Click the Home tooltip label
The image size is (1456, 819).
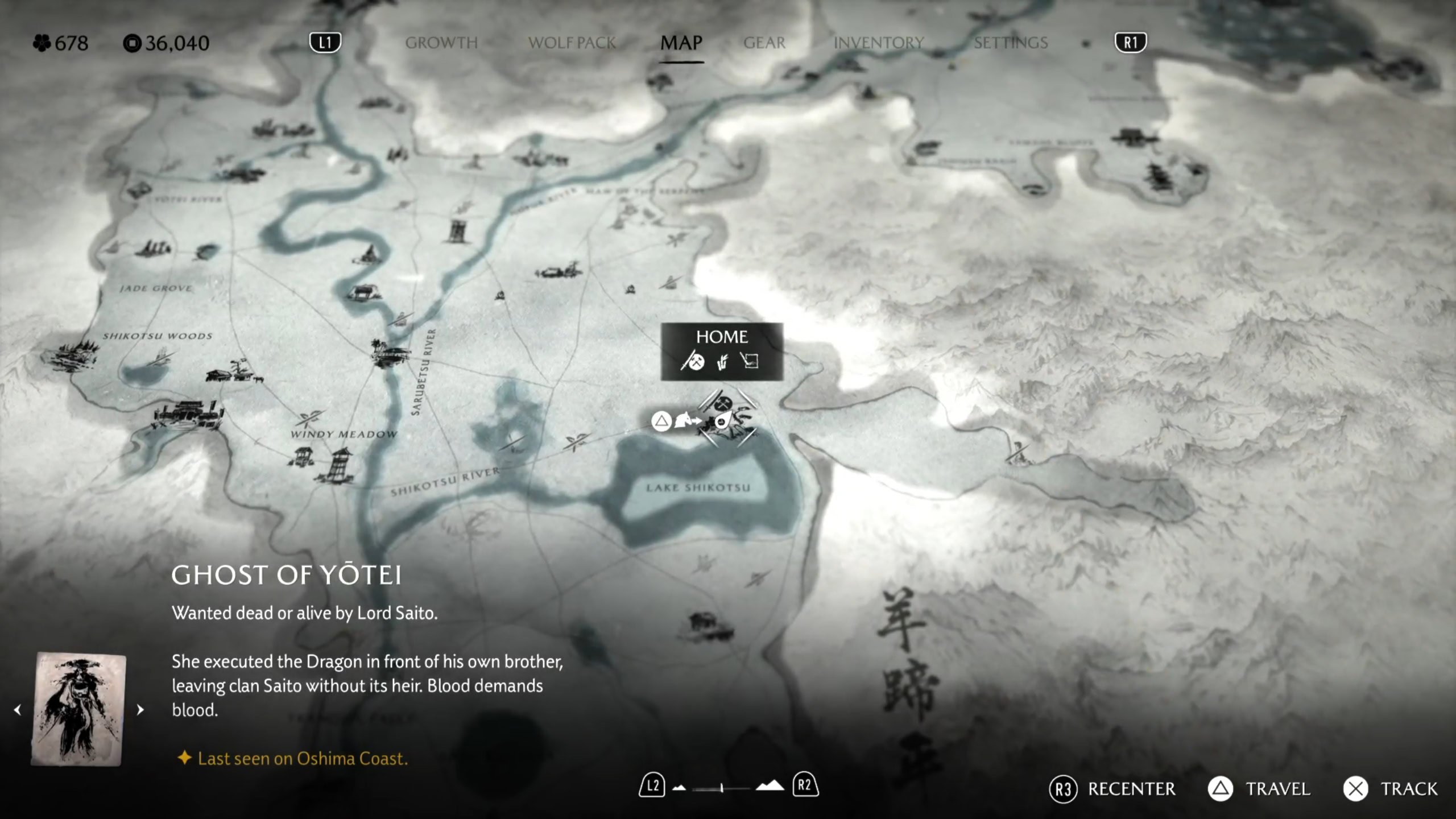tap(722, 337)
